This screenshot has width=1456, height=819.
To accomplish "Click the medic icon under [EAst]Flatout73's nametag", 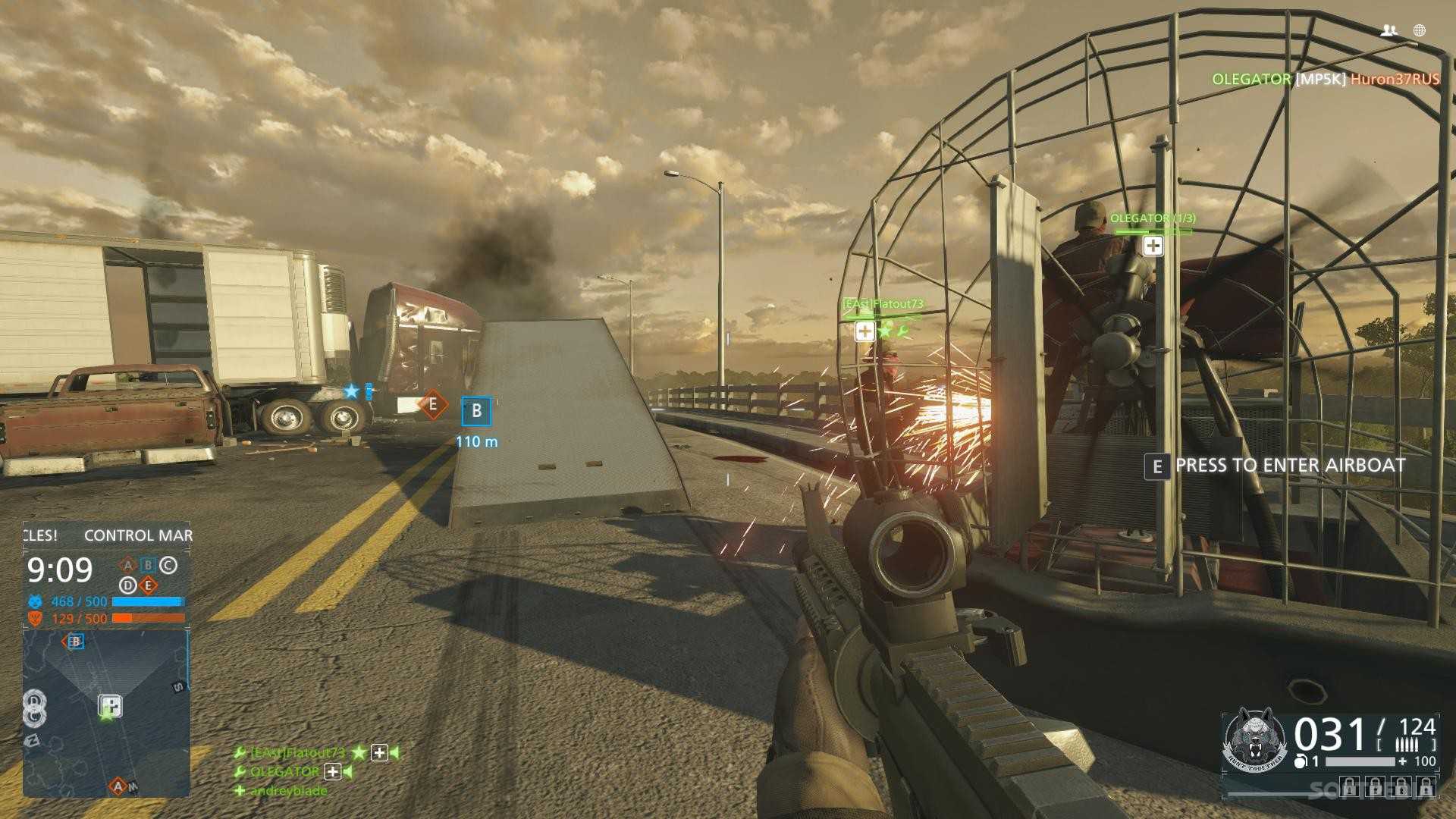I will tap(864, 331).
